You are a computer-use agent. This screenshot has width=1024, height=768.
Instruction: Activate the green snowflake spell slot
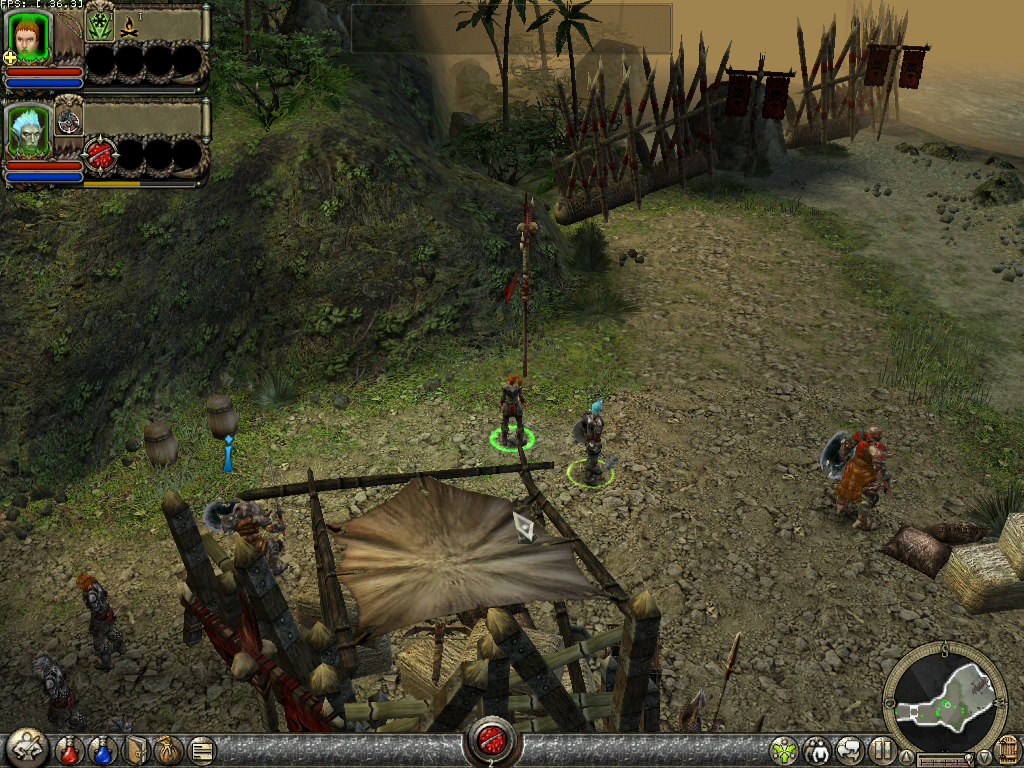coord(99,25)
